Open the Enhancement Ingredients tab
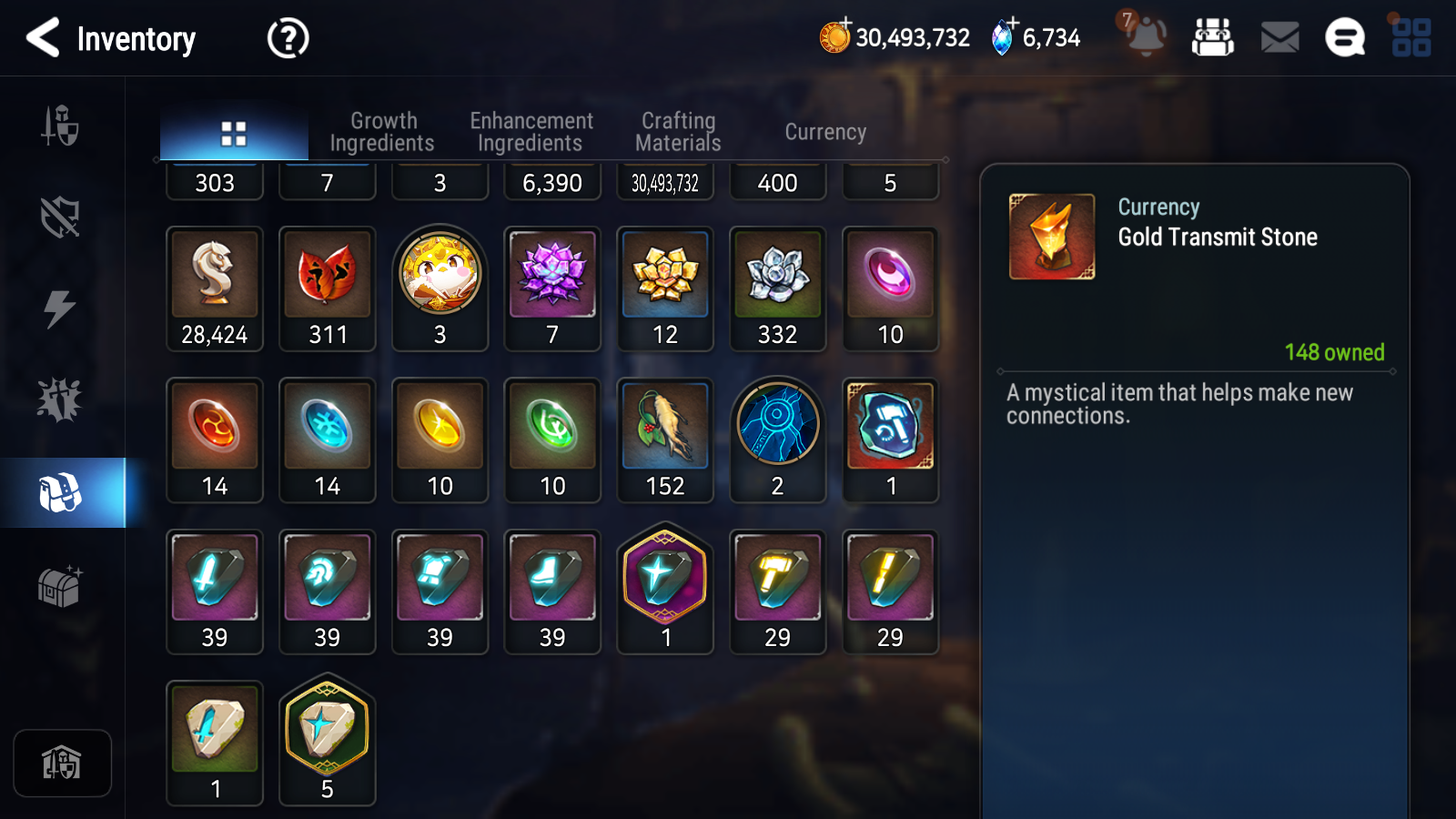Image resolution: width=1456 pixels, height=819 pixels. pyautogui.click(x=531, y=132)
